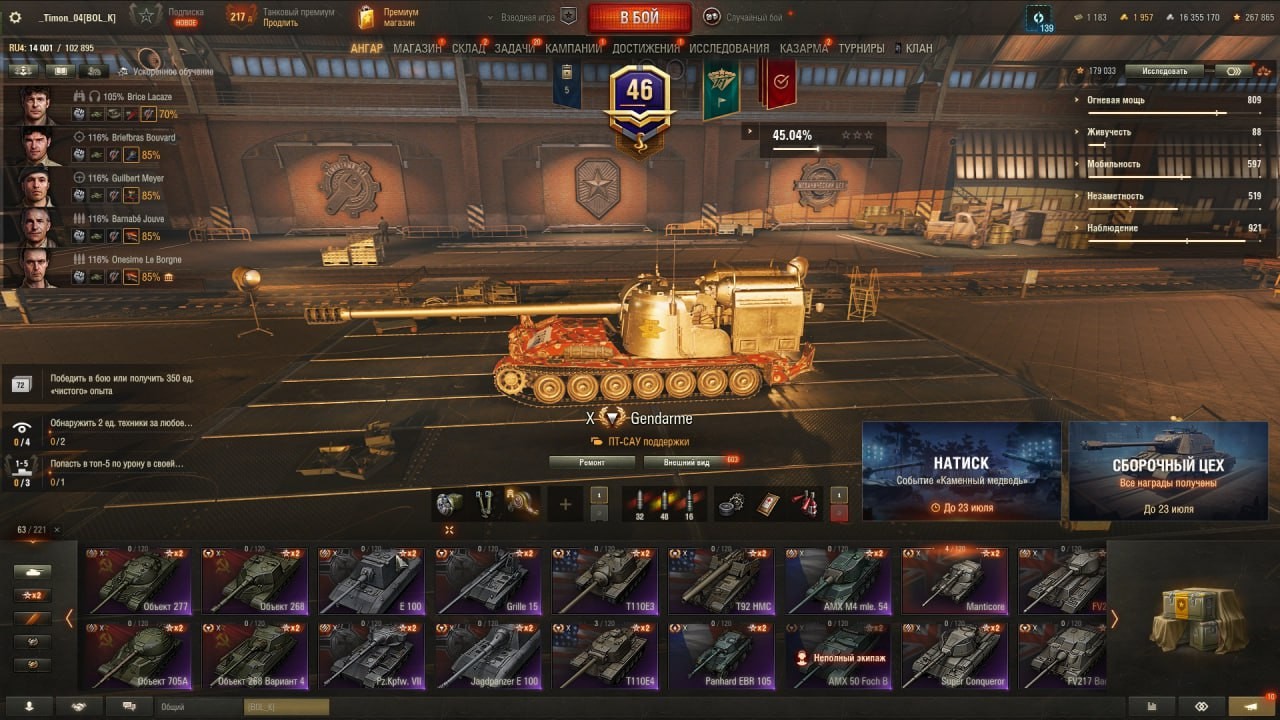This screenshot has width=1280, height=720.
Task: Open the КАМПАНИИ tab
Action: (573, 48)
